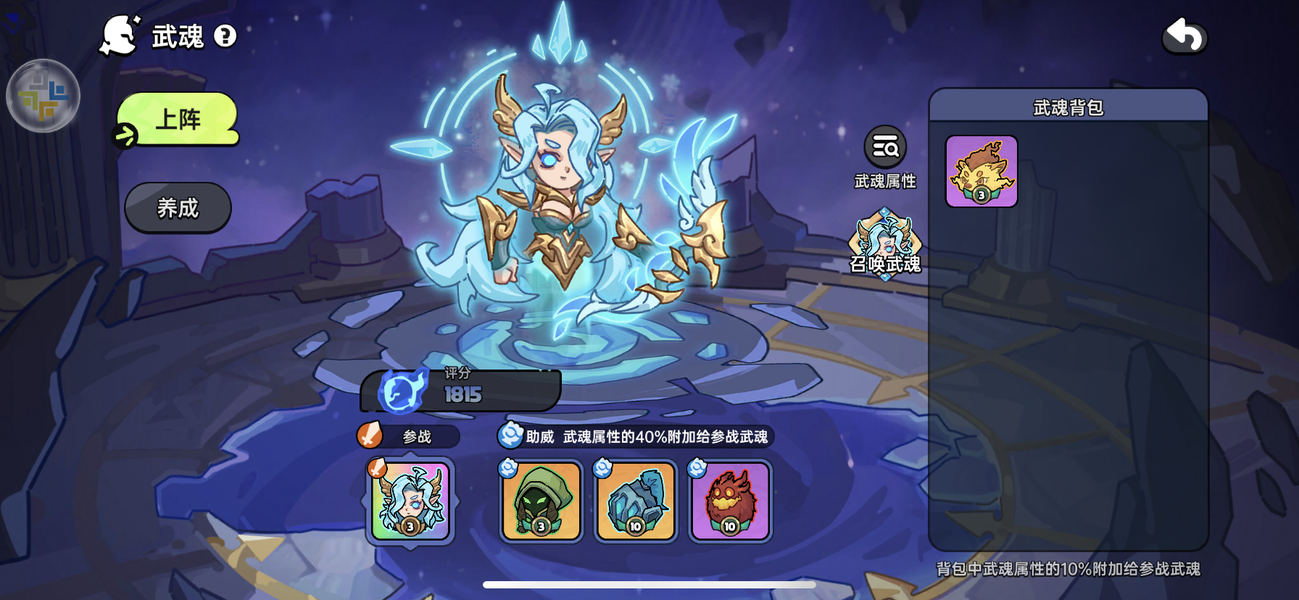Pick the red furry monster soul slot
The height and width of the screenshot is (600, 1299).
[x=730, y=501]
